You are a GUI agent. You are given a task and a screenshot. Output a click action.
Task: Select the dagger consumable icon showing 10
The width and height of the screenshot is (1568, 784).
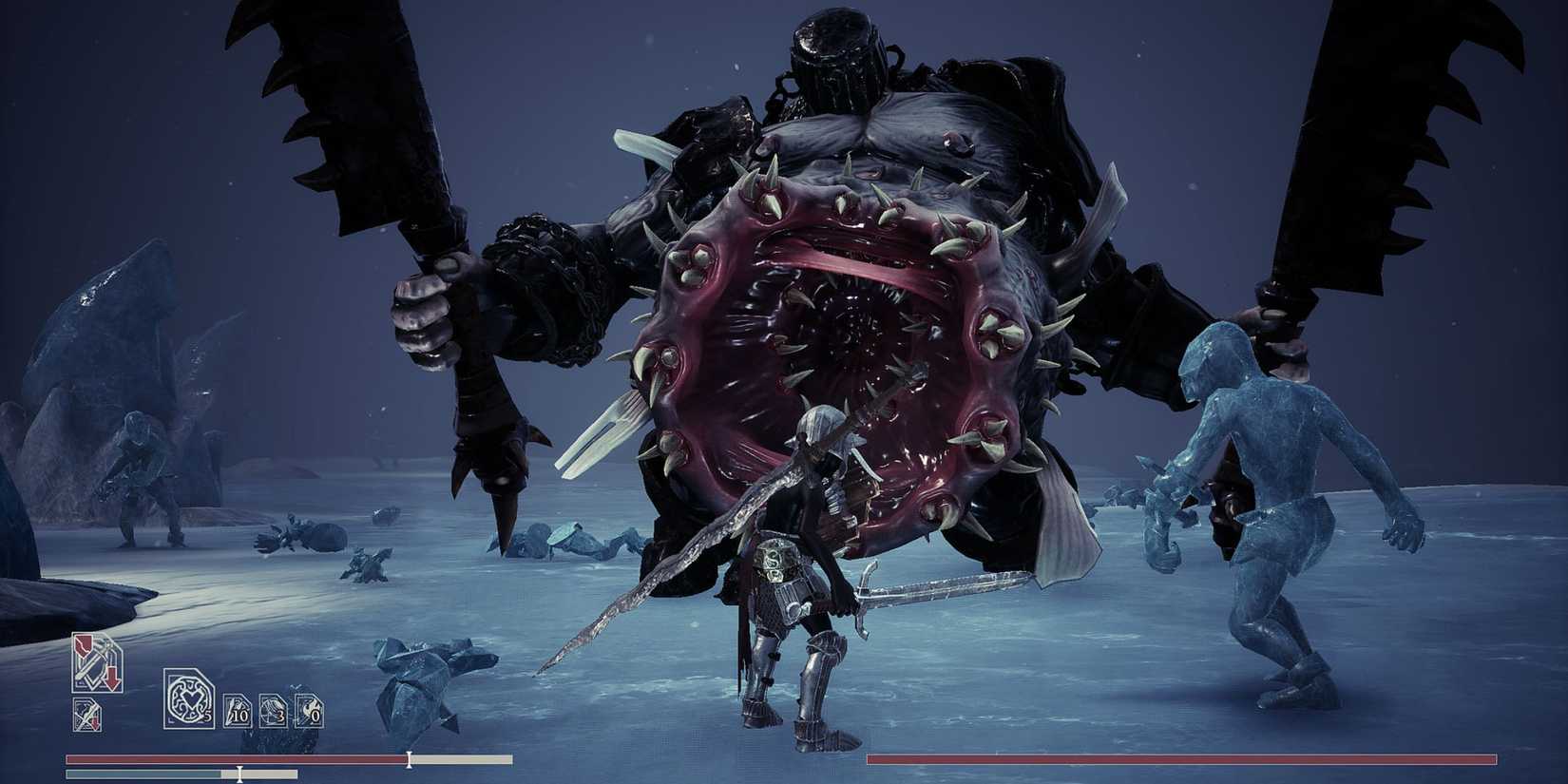(x=236, y=711)
